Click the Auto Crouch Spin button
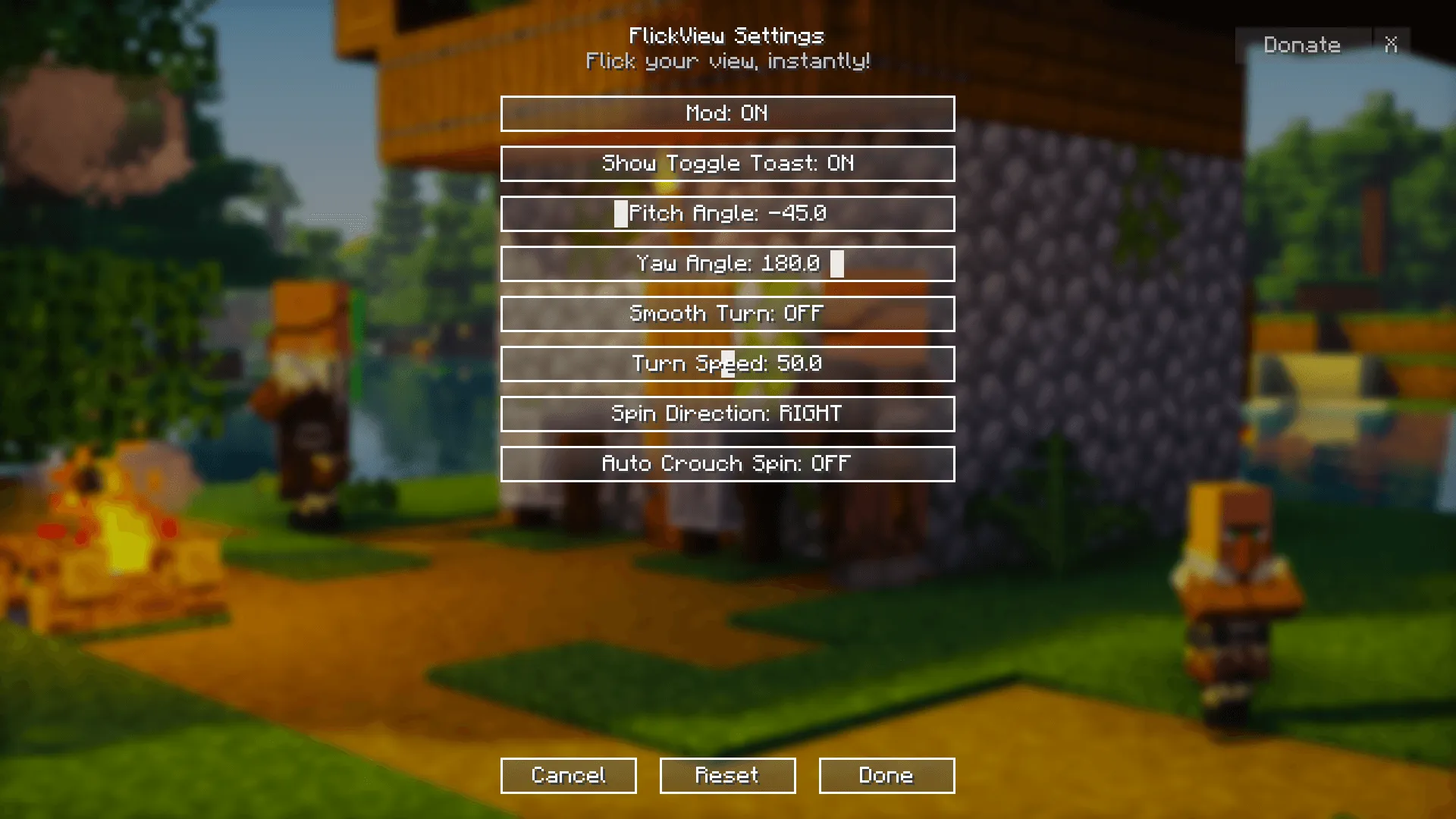1456x819 pixels. click(726, 463)
